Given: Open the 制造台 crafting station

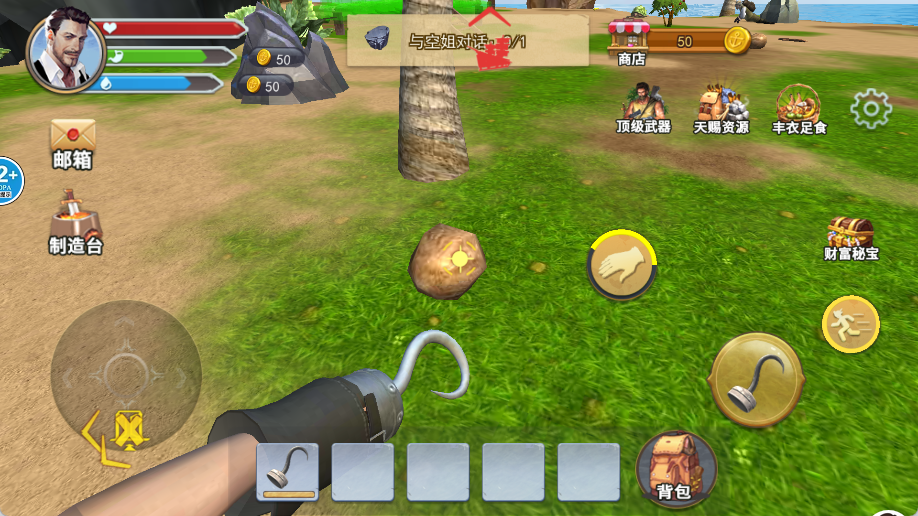Looking at the screenshot, I should click(76, 221).
